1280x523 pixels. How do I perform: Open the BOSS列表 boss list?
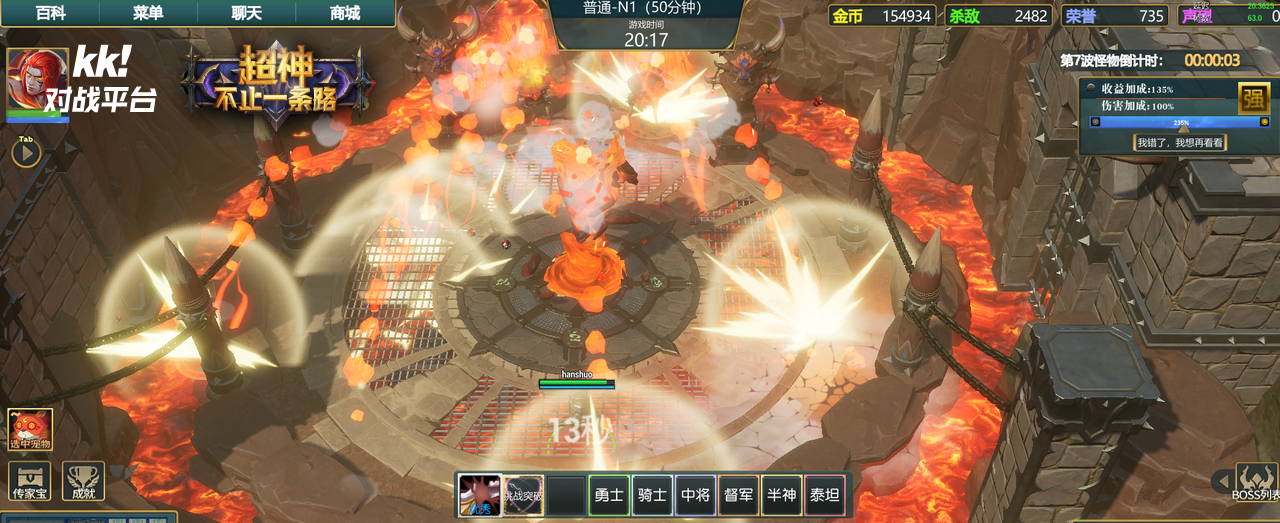1255,482
